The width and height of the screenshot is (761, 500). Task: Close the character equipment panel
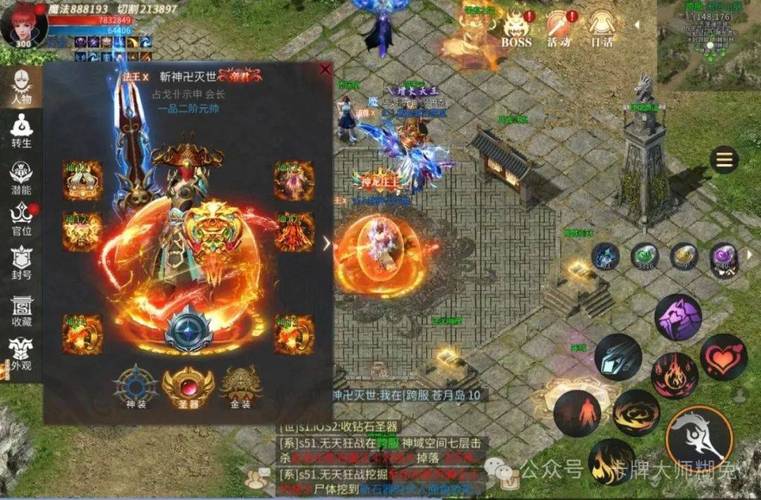pyautogui.click(x=325, y=70)
